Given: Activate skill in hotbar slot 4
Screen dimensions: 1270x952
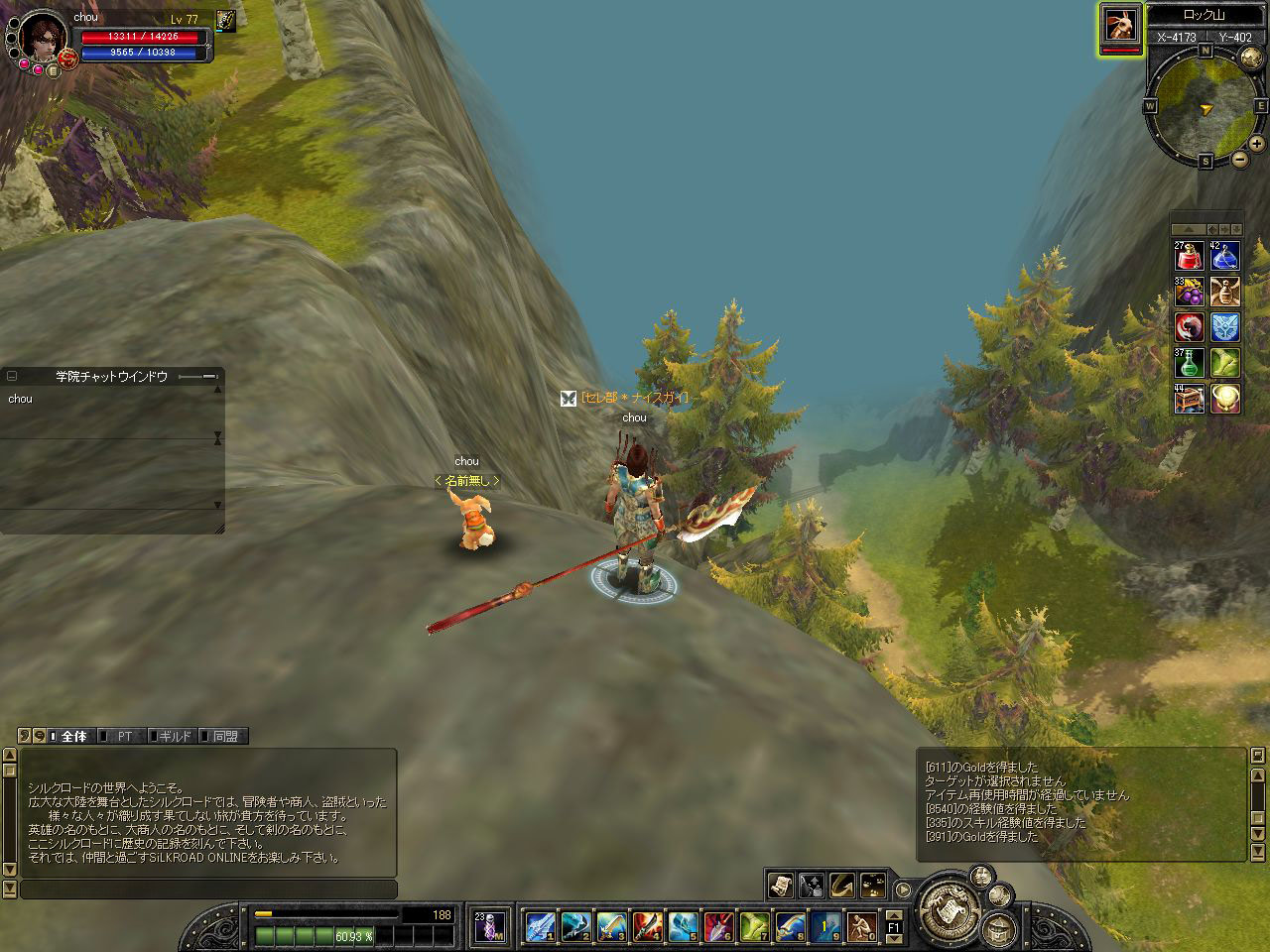Looking at the screenshot, I should click(x=647, y=926).
